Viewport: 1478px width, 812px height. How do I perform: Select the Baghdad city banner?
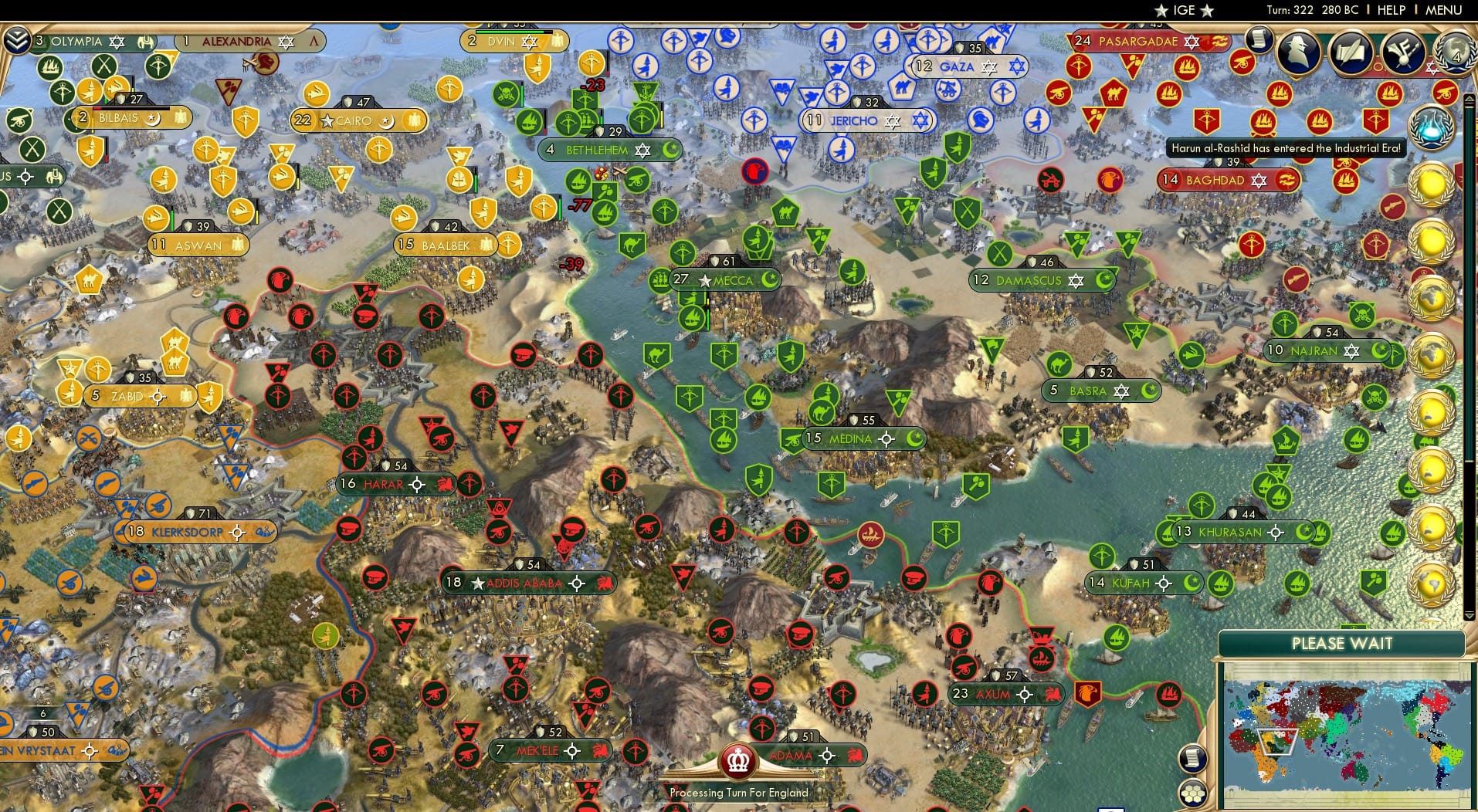tap(1228, 180)
